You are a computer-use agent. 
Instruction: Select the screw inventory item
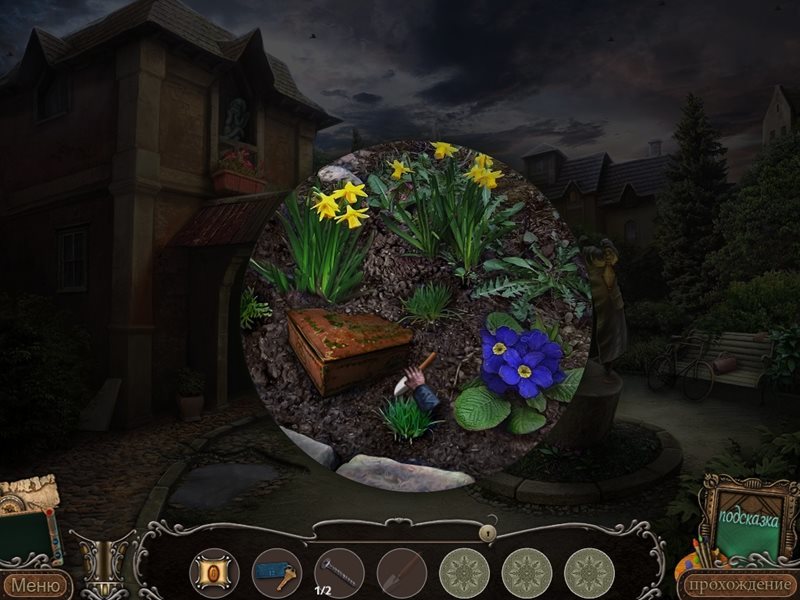coord(339,573)
